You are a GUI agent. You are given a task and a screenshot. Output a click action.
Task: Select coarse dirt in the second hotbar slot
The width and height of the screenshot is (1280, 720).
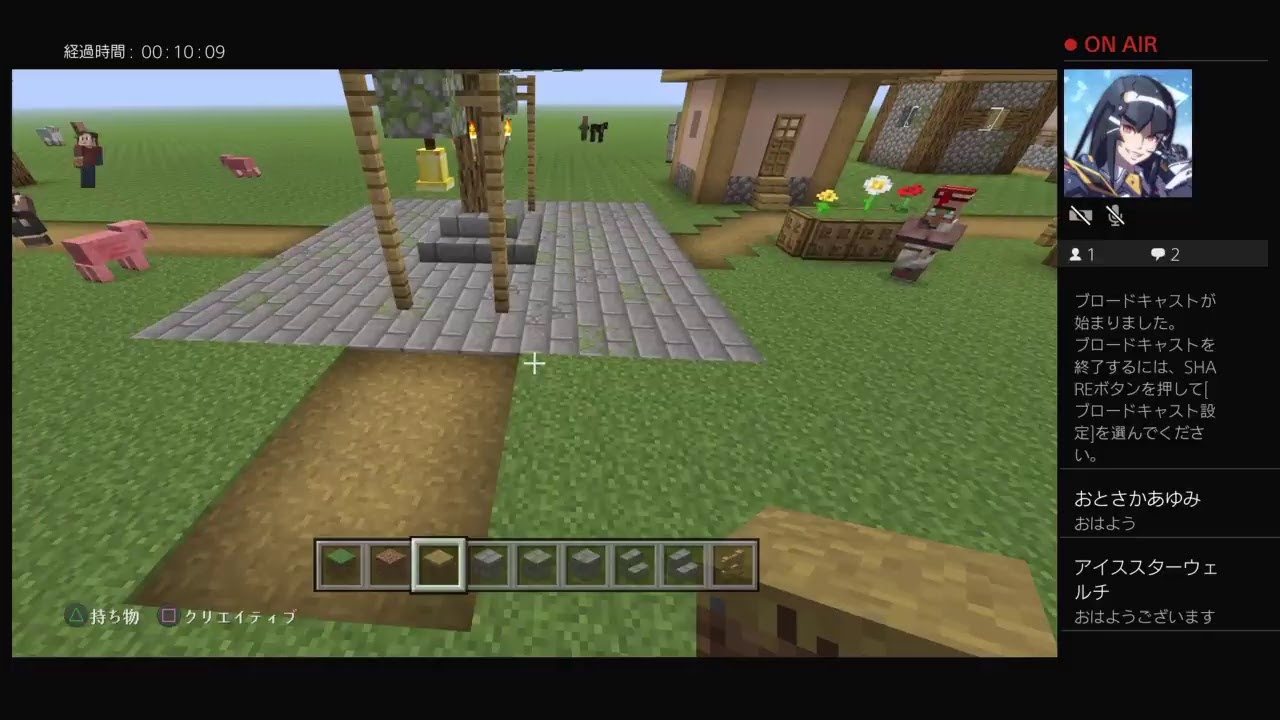coord(391,565)
